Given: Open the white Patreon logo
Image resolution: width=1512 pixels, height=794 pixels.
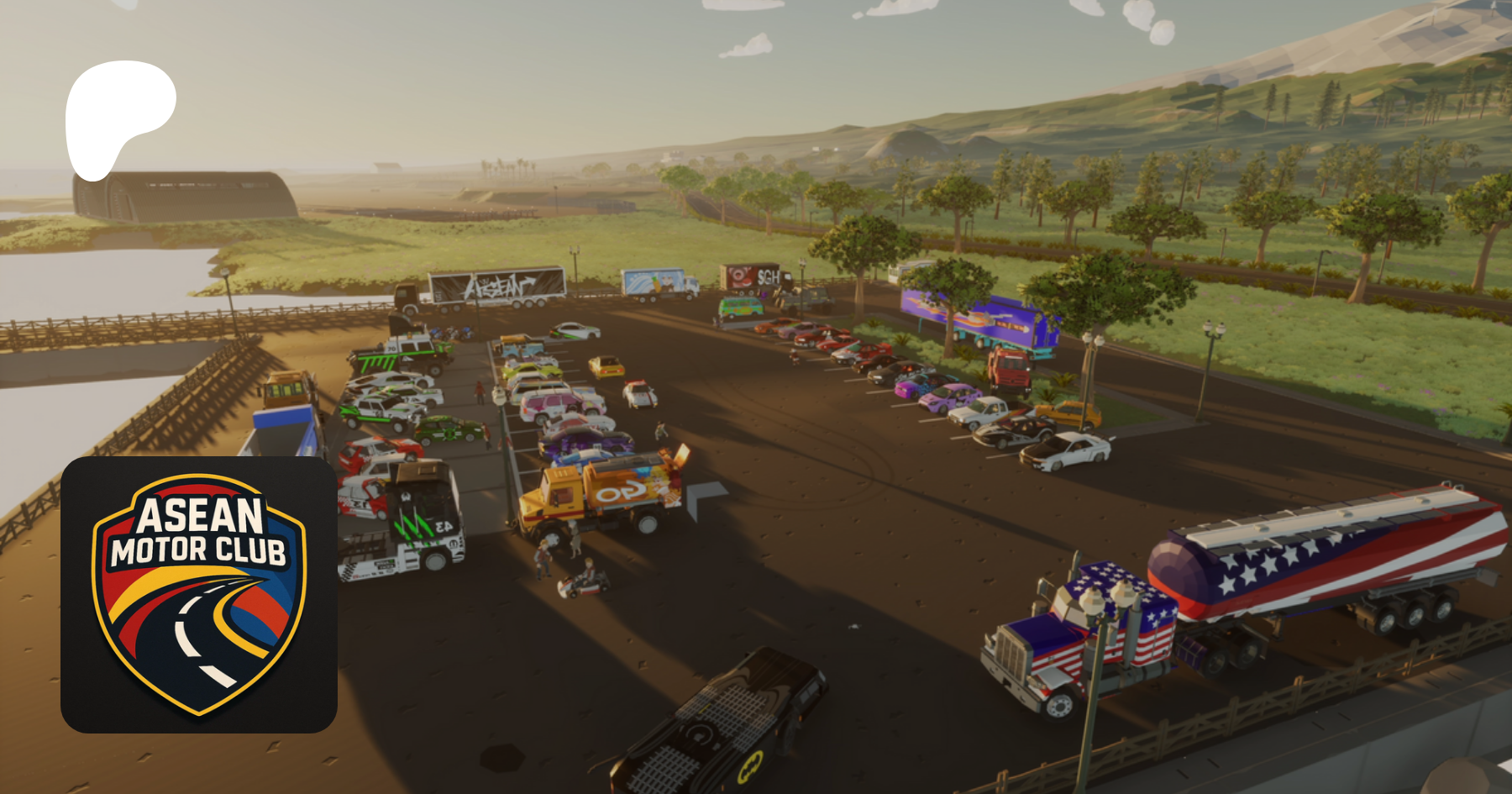Looking at the screenshot, I should 118,115.
